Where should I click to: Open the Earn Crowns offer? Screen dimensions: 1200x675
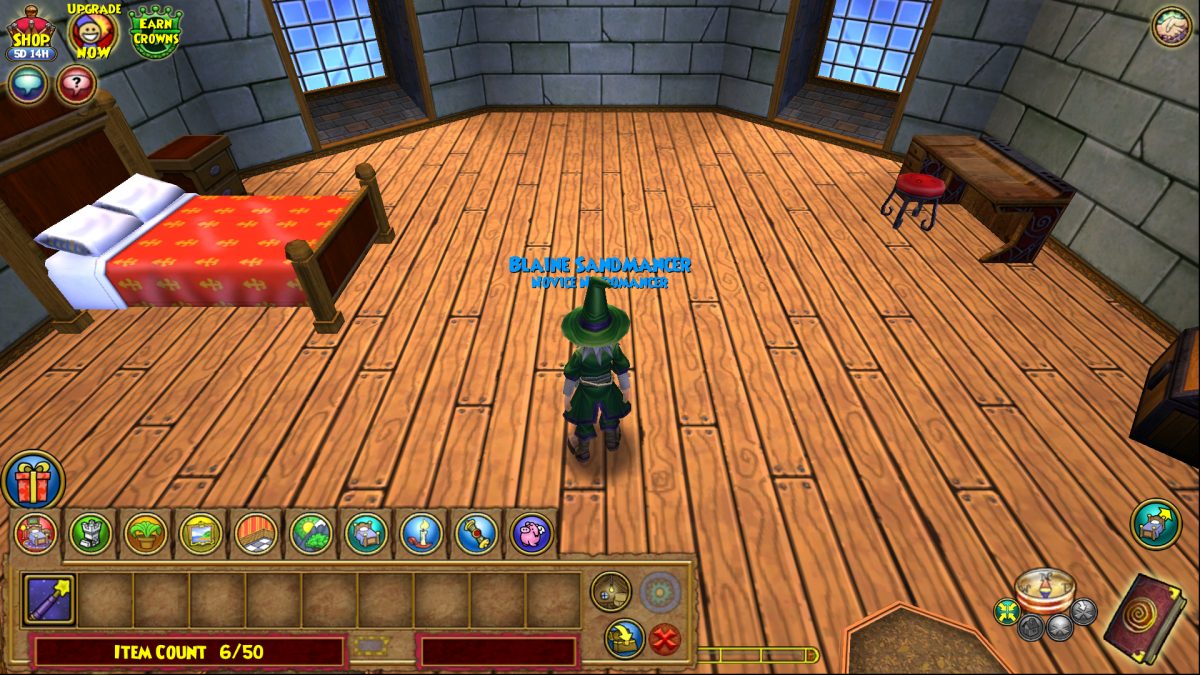(155, 32)
